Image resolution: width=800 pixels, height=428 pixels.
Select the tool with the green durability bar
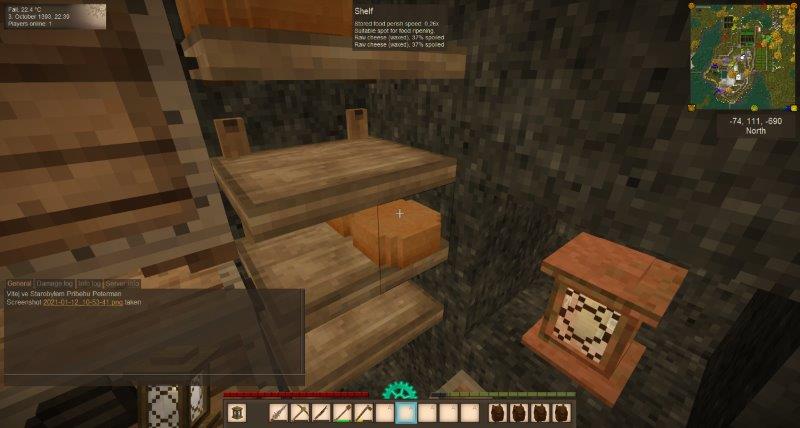[x=342, y=413]
